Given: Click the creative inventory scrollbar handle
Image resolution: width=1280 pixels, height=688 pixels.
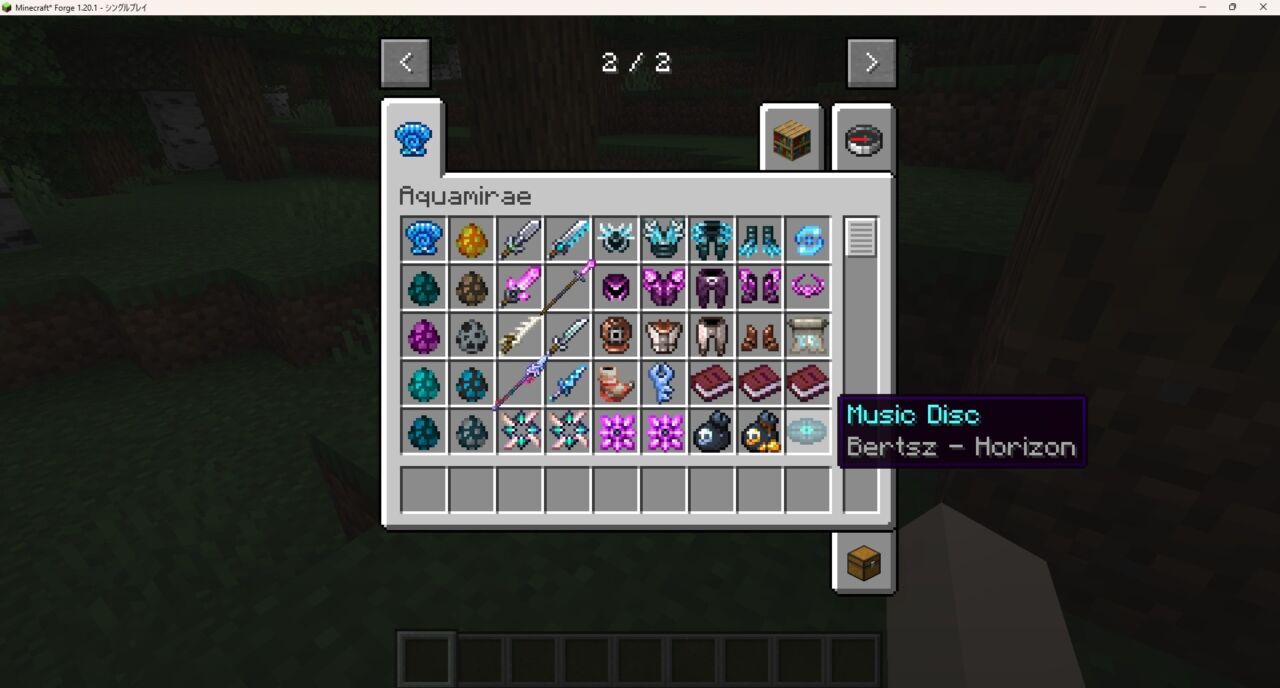Looking at the screenshot, I should coord(860,238).
